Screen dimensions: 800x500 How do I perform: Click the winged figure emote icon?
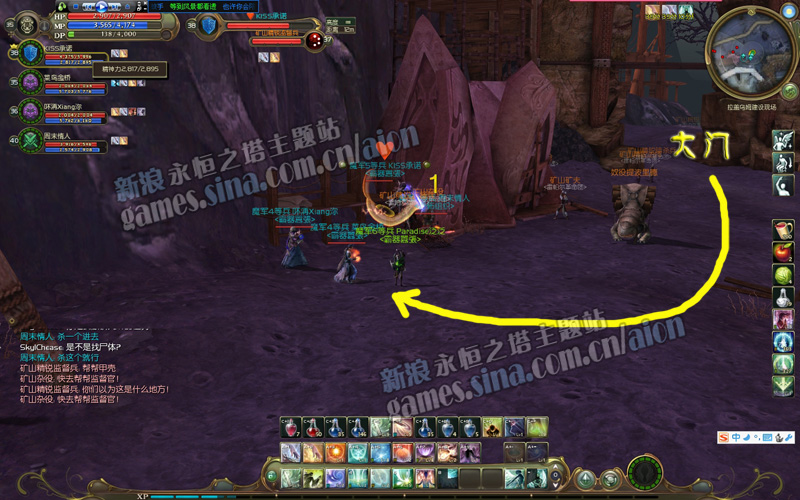tap(783, 141)
